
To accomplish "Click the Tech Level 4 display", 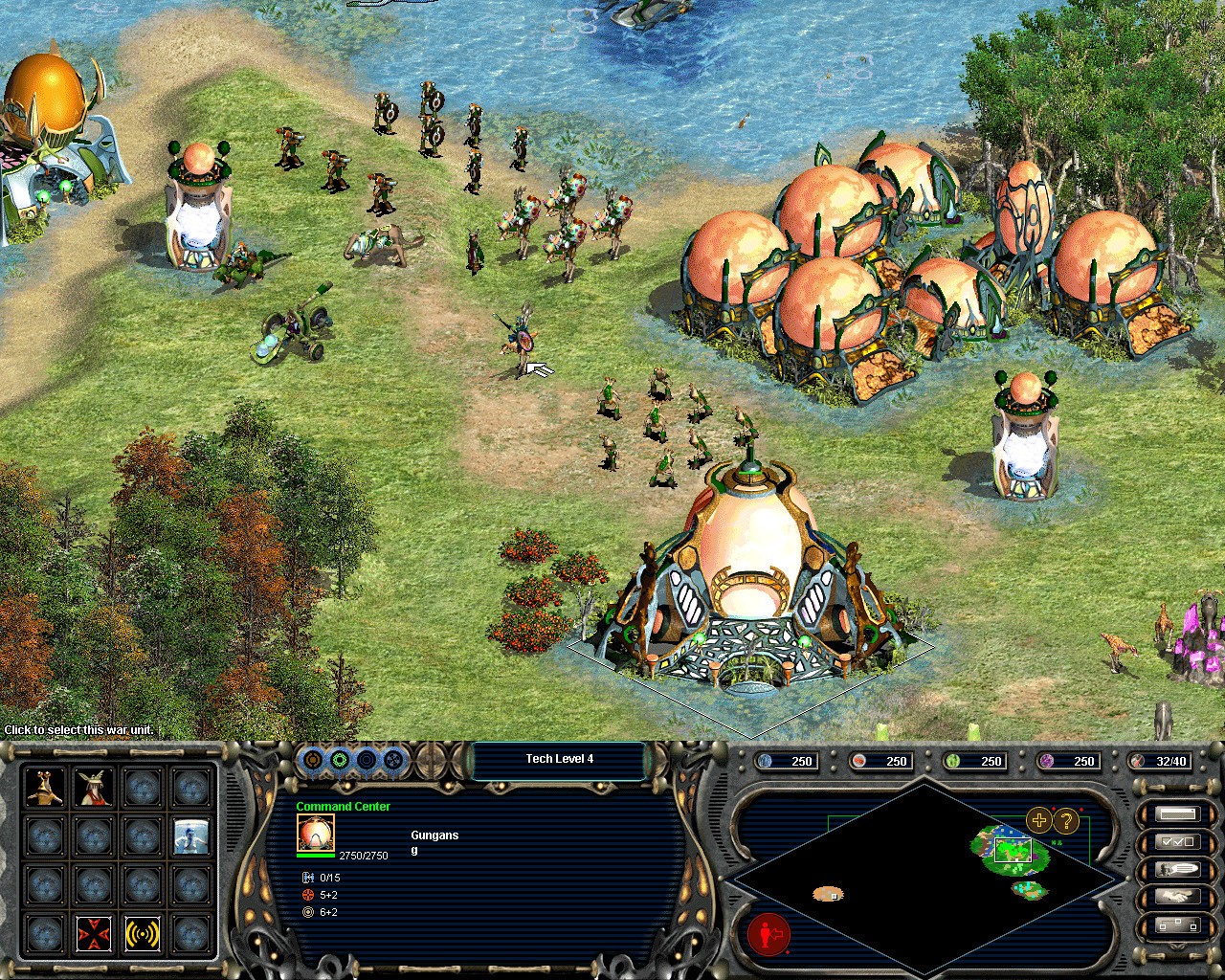I will click(x=559, y=758).
